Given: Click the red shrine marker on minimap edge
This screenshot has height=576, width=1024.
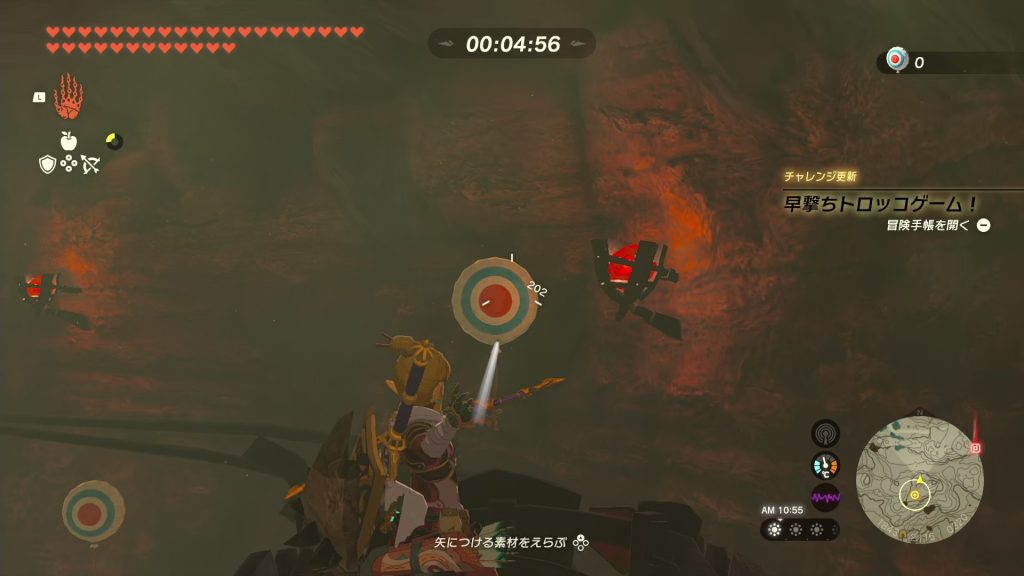Looking at the screenshot, I should click(975, 448).
